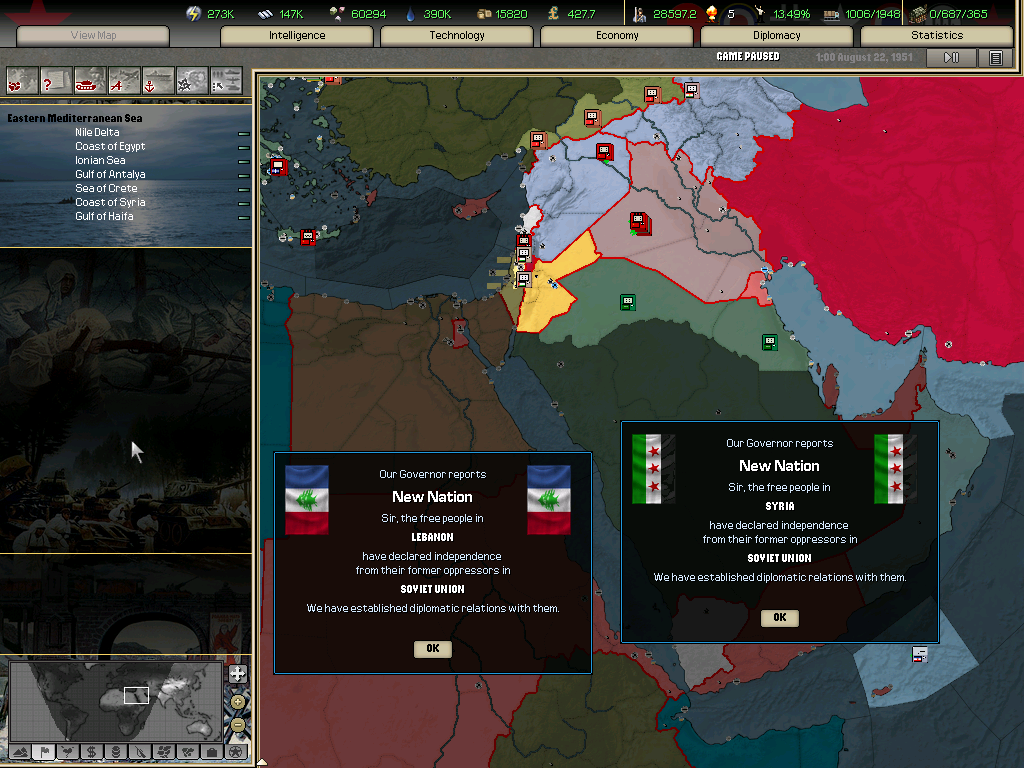Open the Economy tab
Screen dimensions: 1024x768
(x=617, y=36)
